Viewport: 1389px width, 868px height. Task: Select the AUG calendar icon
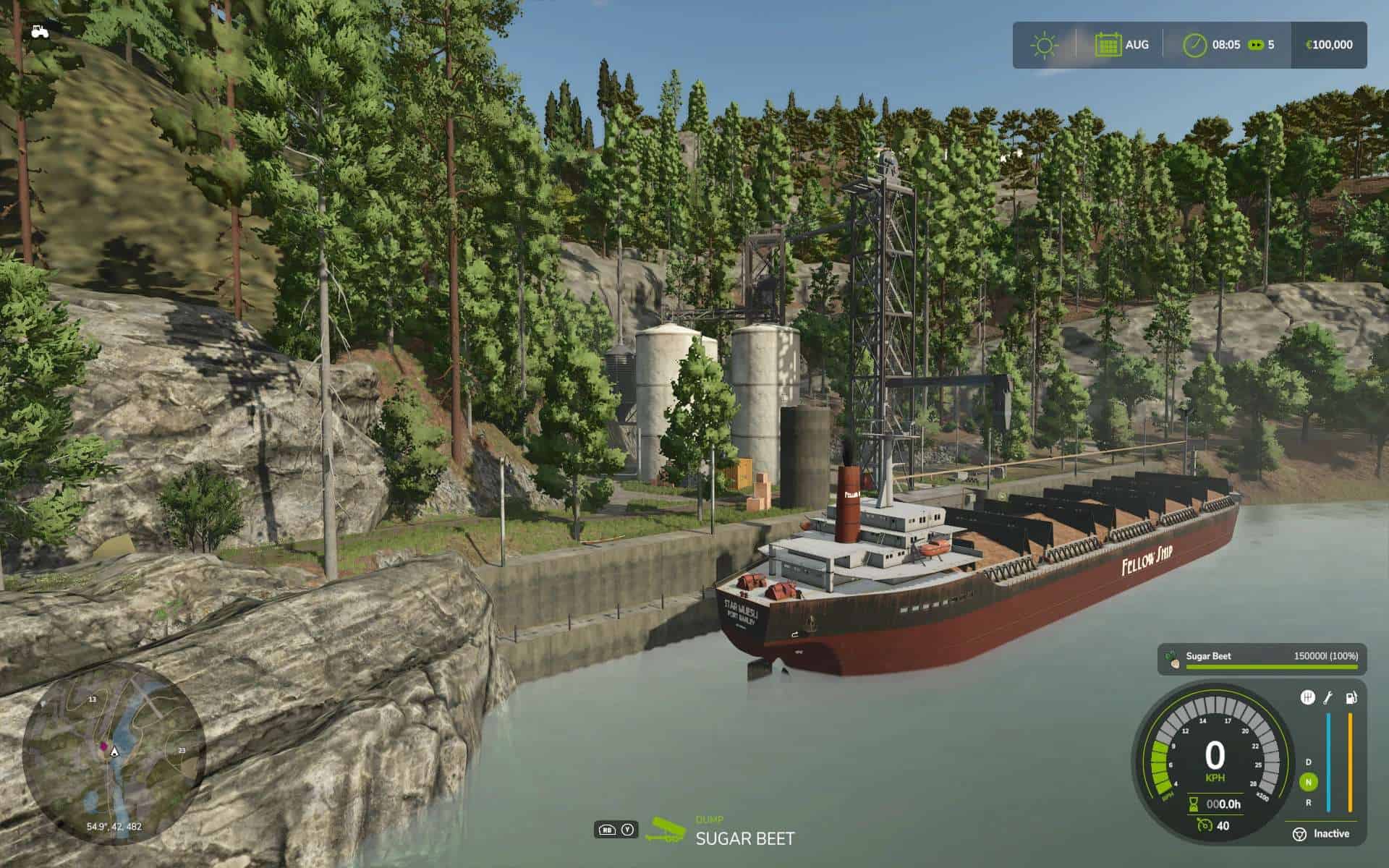(x=1108, y=45)
